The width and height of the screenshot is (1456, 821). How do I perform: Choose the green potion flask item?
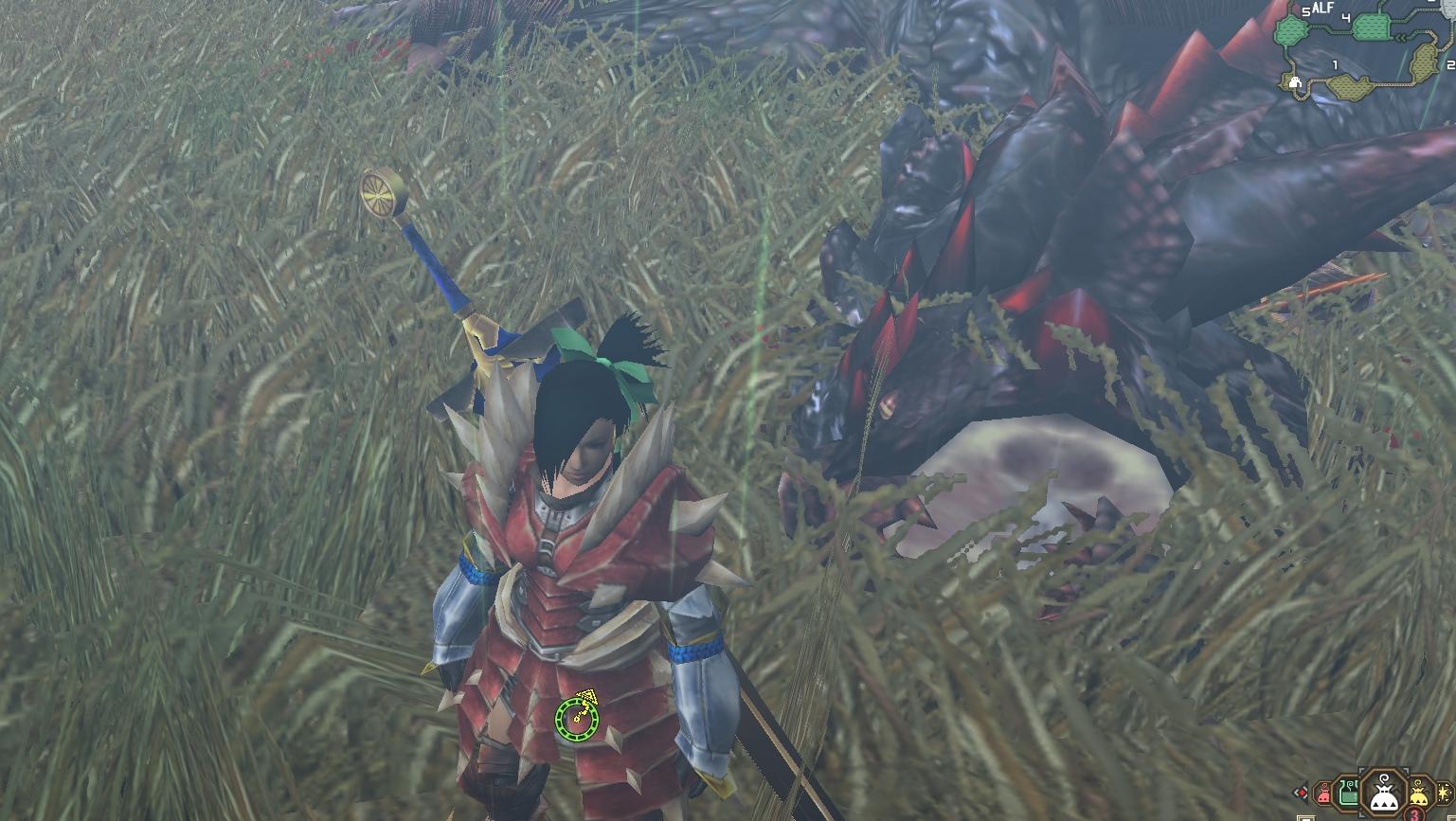[1348, 794]
